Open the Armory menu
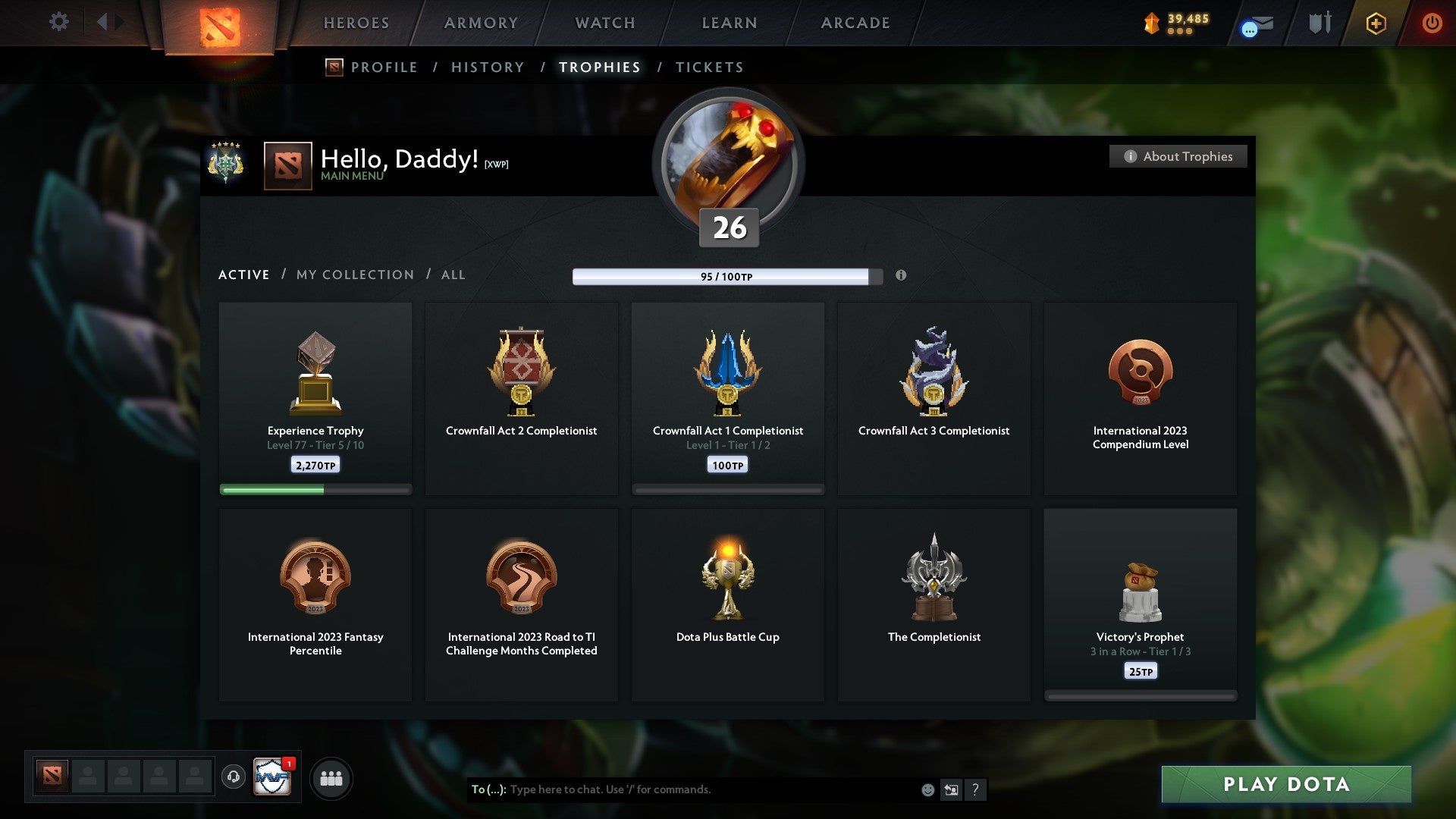Image resolution: width=1456 pixels, height=819 pixels. 479,23
